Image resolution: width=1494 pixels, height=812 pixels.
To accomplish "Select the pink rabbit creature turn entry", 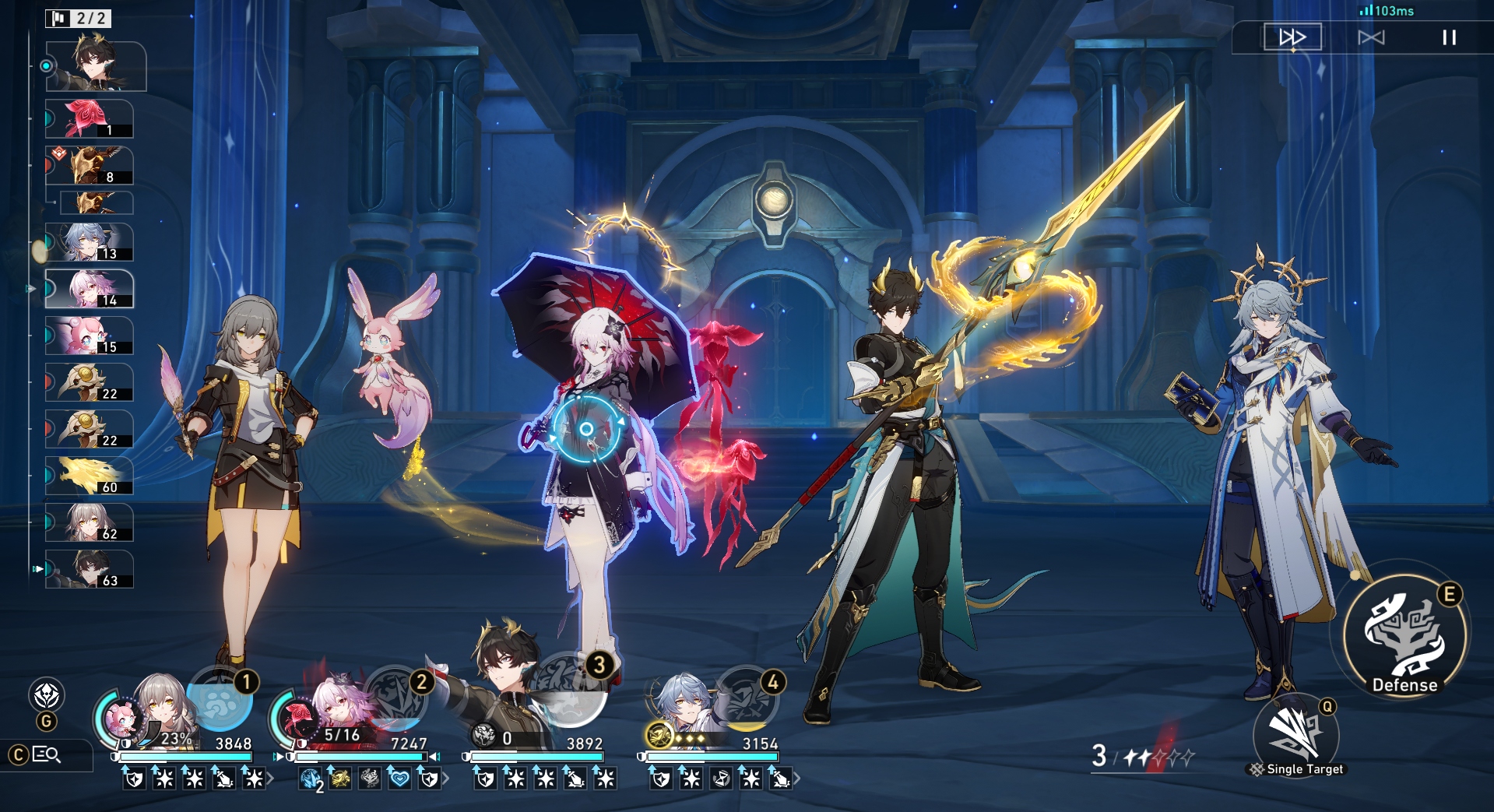I will [x=89, y=336].
